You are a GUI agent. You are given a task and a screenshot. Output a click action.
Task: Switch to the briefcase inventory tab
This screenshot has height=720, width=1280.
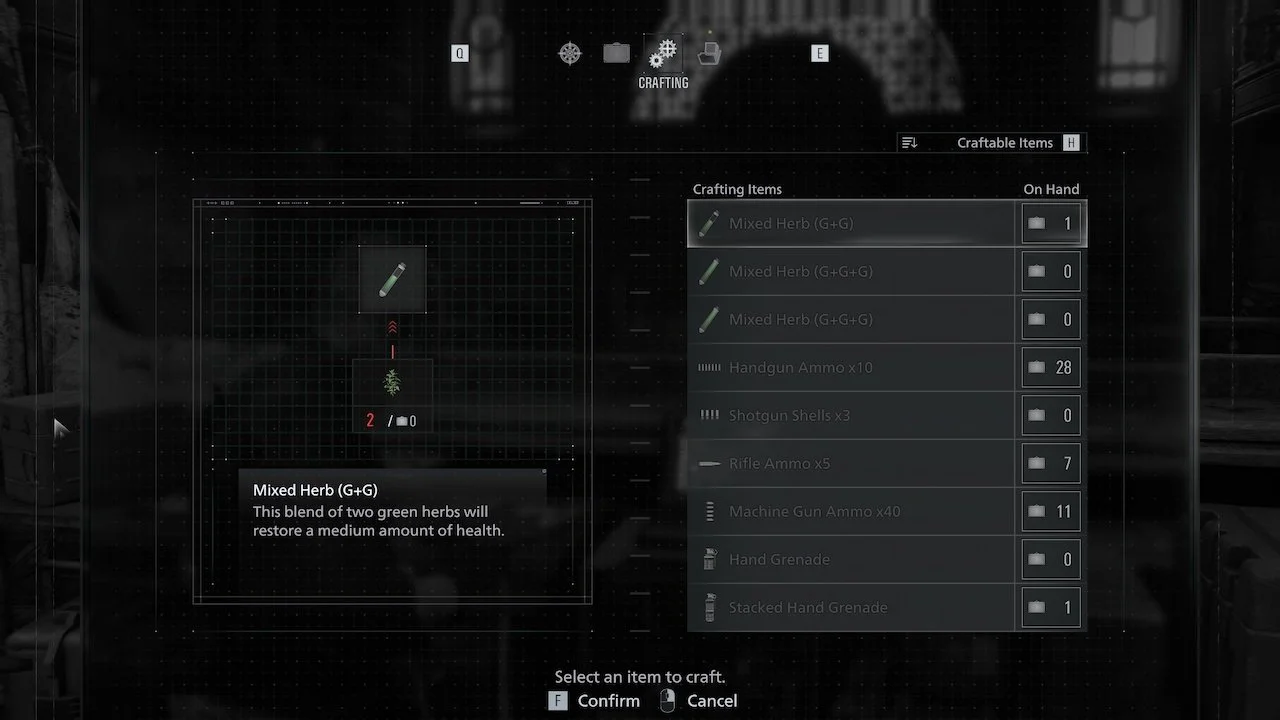click(x=617, y=53)
